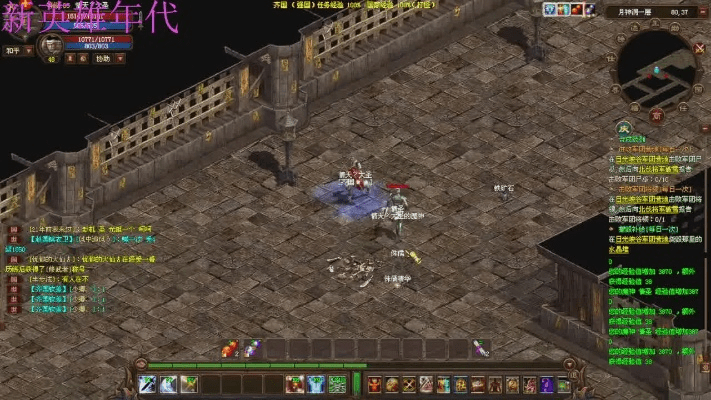Click the red orb buff icon
Screen dimensions: 711x400
click(579, 9)
